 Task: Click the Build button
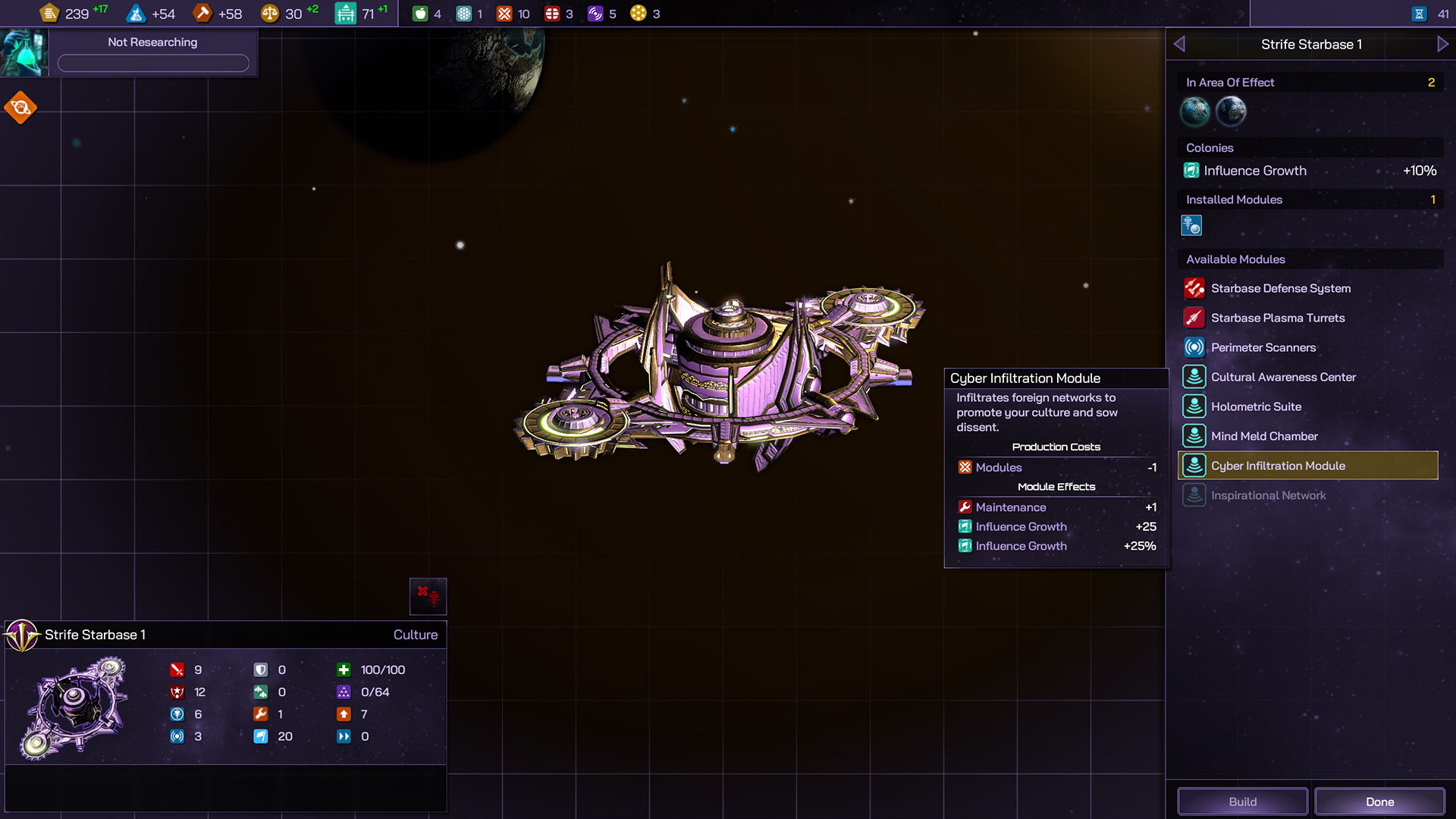[1242, 802]
